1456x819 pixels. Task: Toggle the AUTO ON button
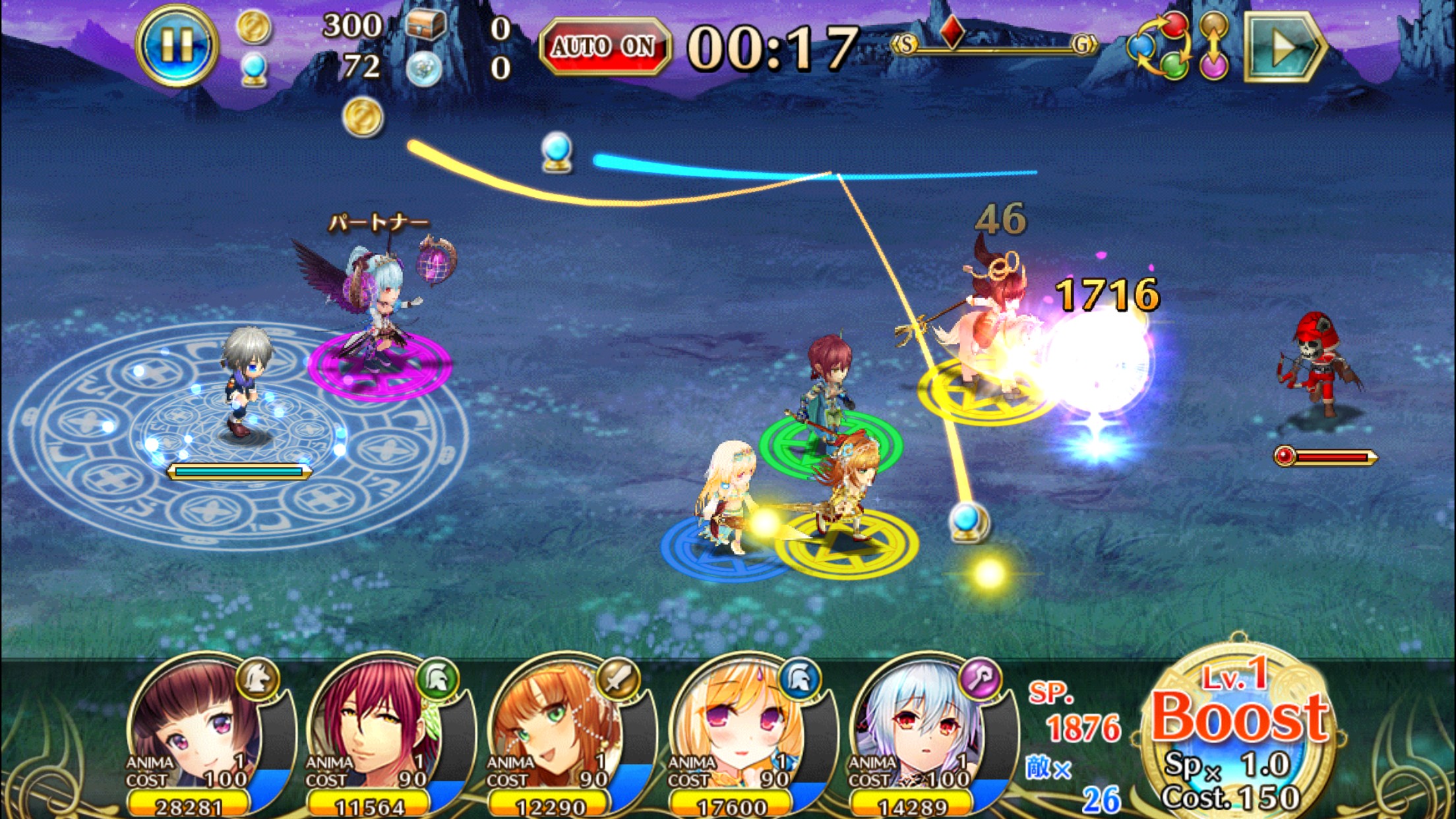pos(604,46)
